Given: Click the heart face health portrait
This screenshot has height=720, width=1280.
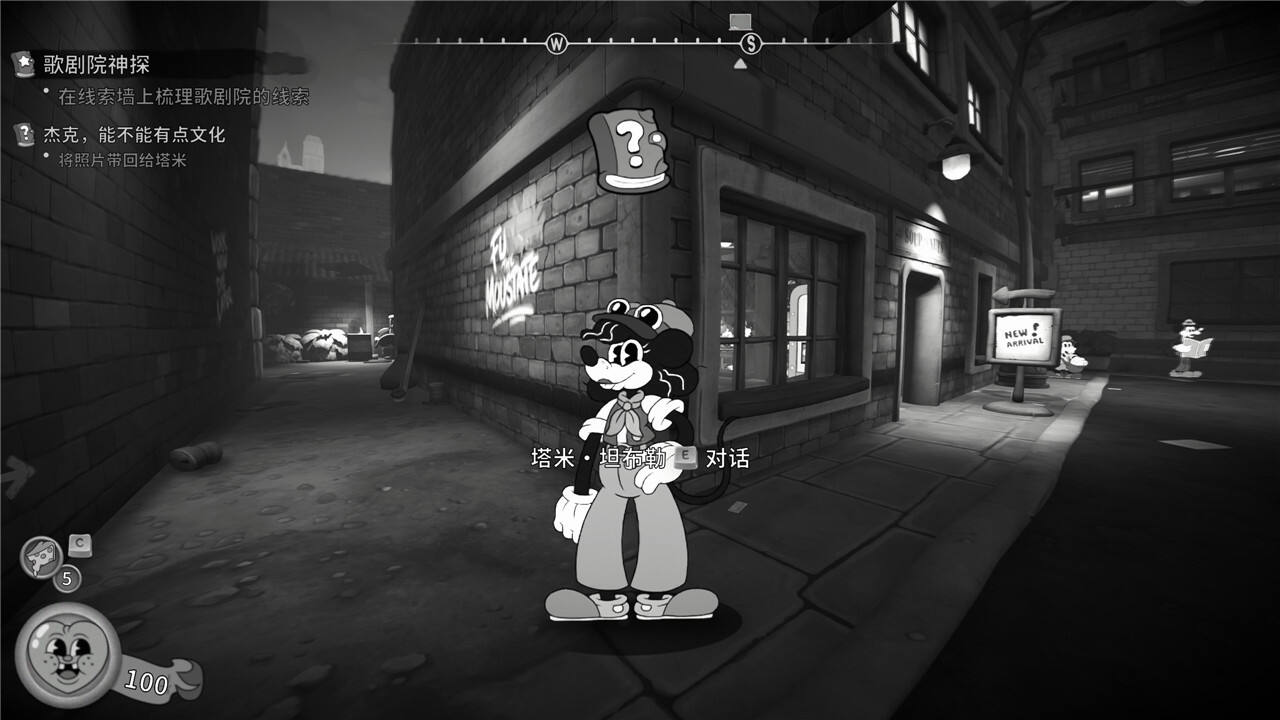Looking at the screenshot, I should (65, 656).
